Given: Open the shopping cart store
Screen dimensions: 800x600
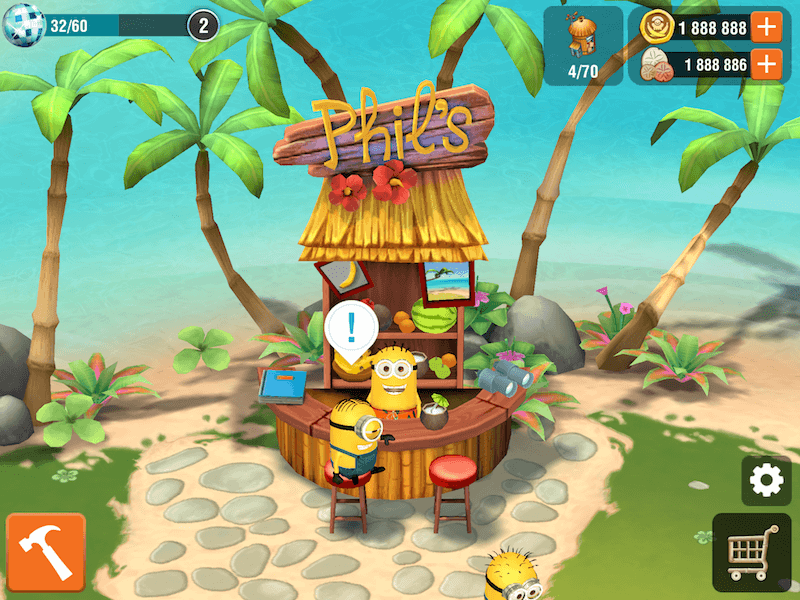Looking at the screenshot, I should tap(751, 552).
